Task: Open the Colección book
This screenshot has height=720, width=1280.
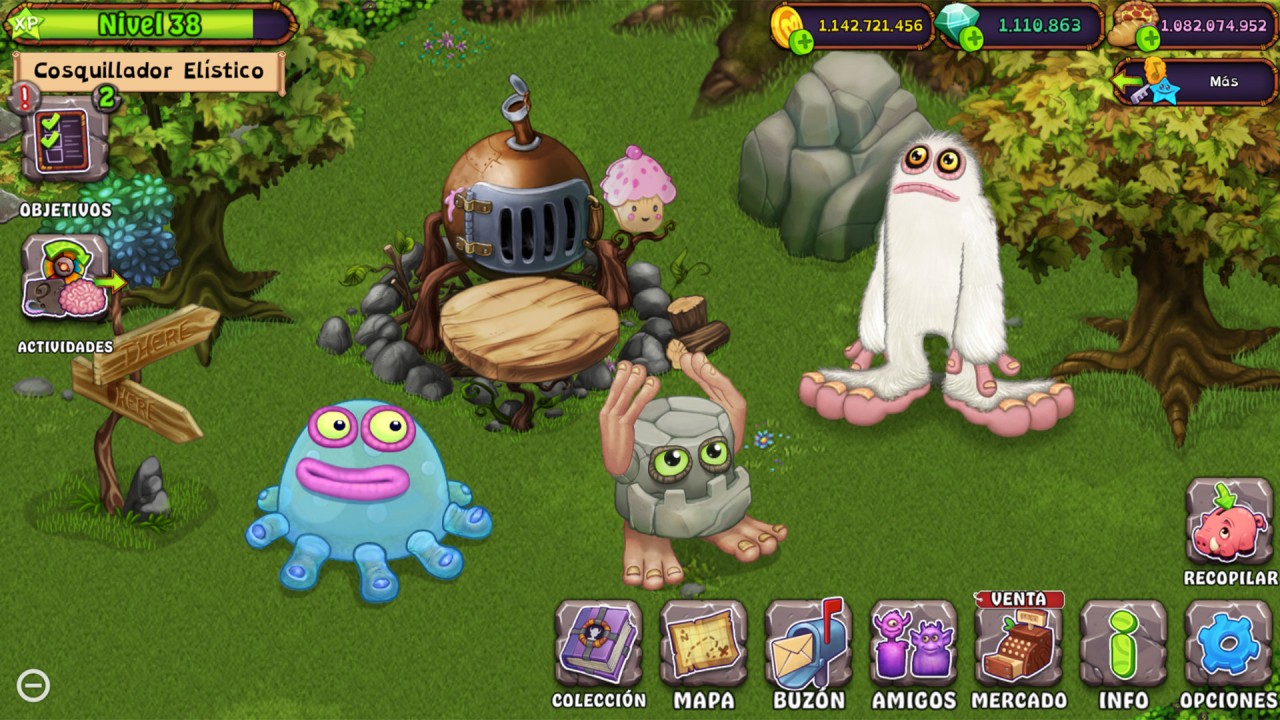Action: (x=598, y=644)
